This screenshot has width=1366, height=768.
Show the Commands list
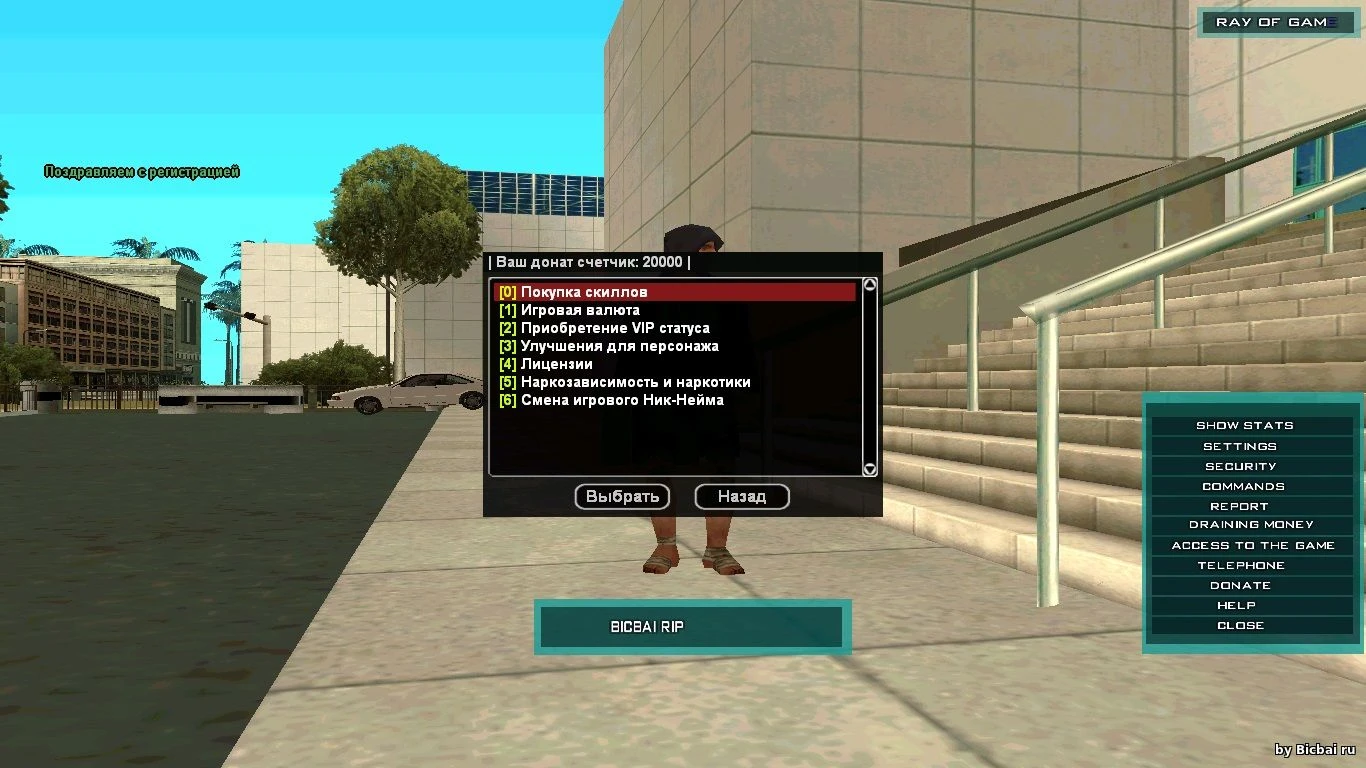point(1243,486)
